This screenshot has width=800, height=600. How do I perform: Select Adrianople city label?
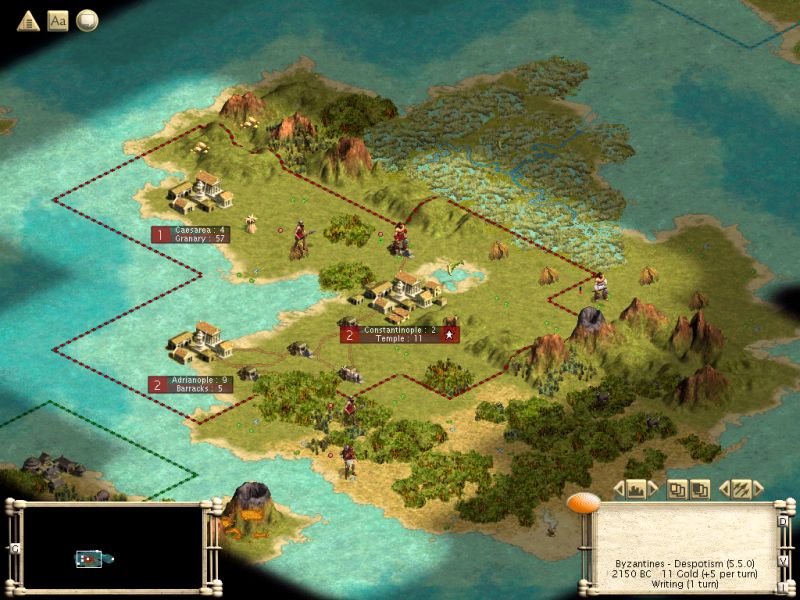coord(190,384)
